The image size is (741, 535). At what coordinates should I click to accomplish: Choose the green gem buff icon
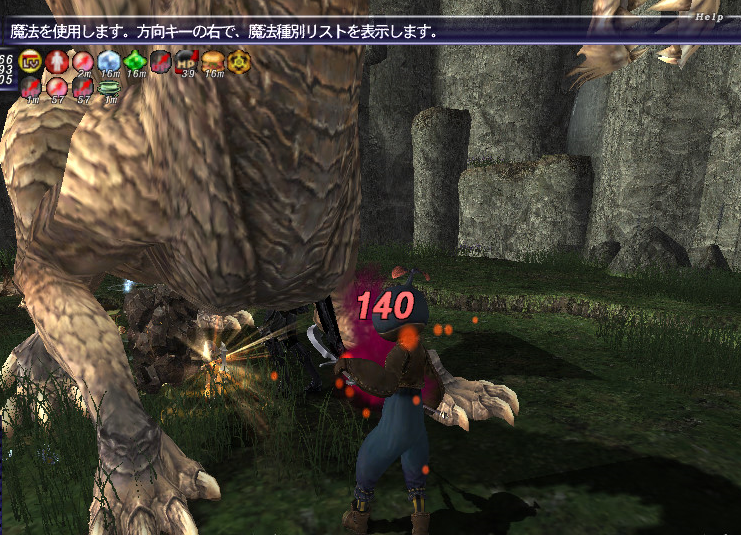pos(135,62)
